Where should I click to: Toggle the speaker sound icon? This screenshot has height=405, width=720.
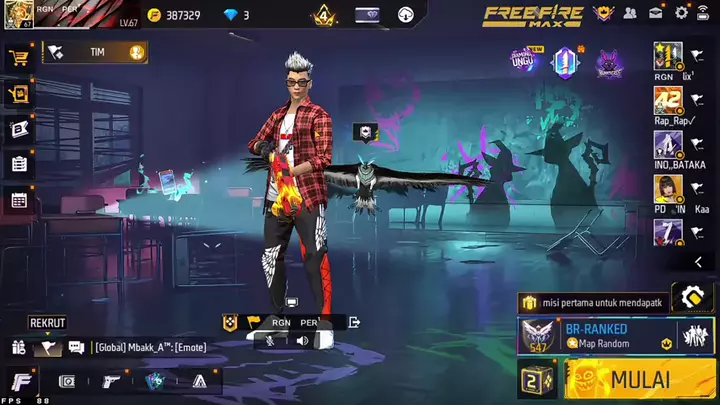tap(302, 340)
